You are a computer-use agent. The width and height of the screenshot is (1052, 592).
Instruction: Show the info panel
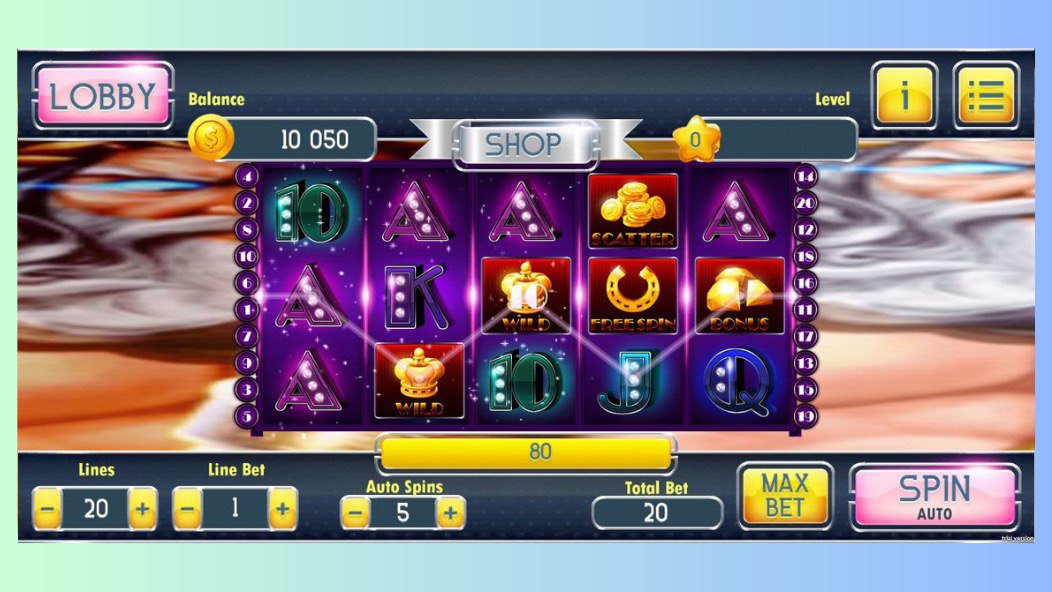[904, 96]
